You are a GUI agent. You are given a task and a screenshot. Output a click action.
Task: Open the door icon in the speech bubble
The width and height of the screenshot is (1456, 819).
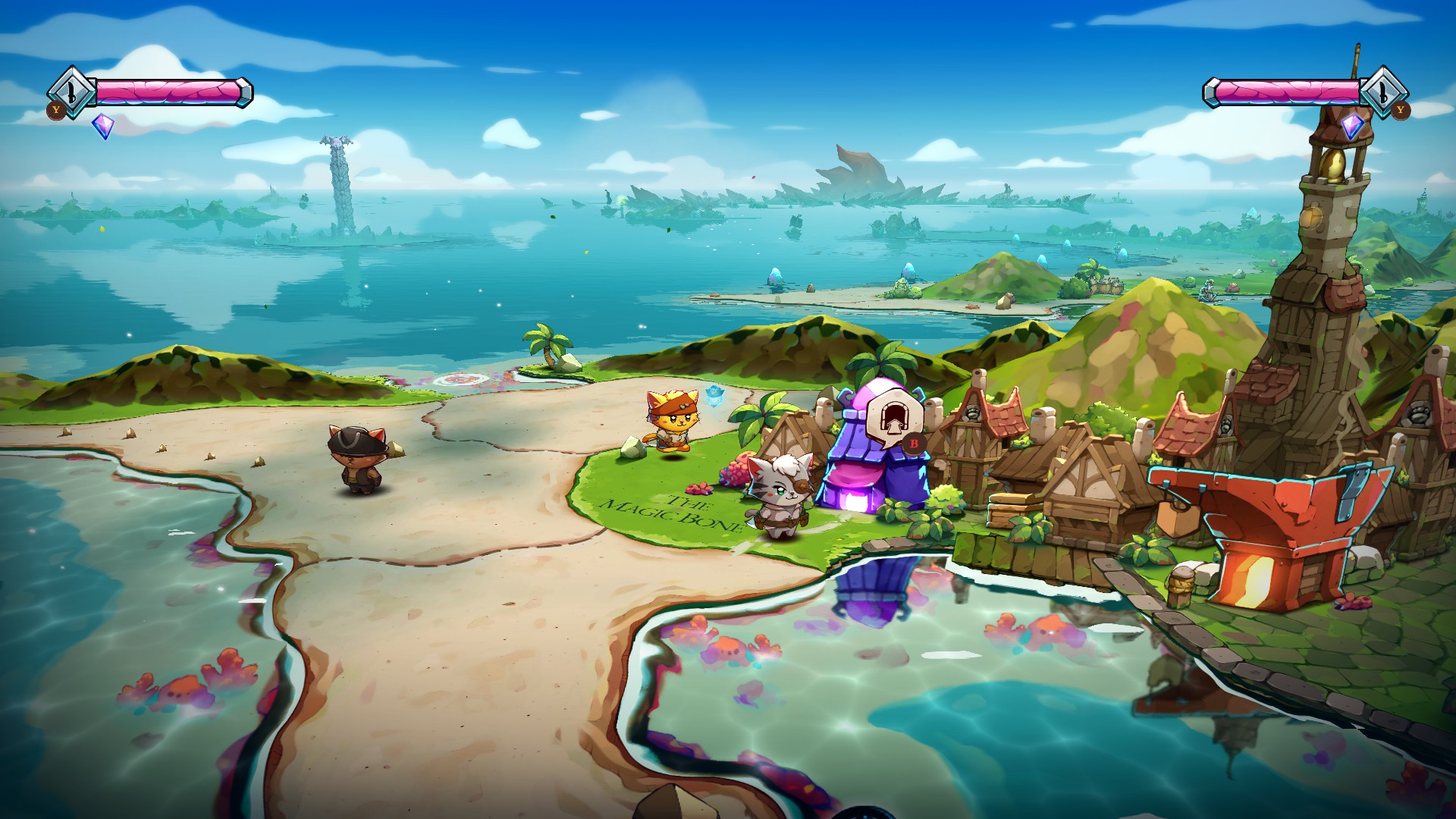[x=894, y=416]
